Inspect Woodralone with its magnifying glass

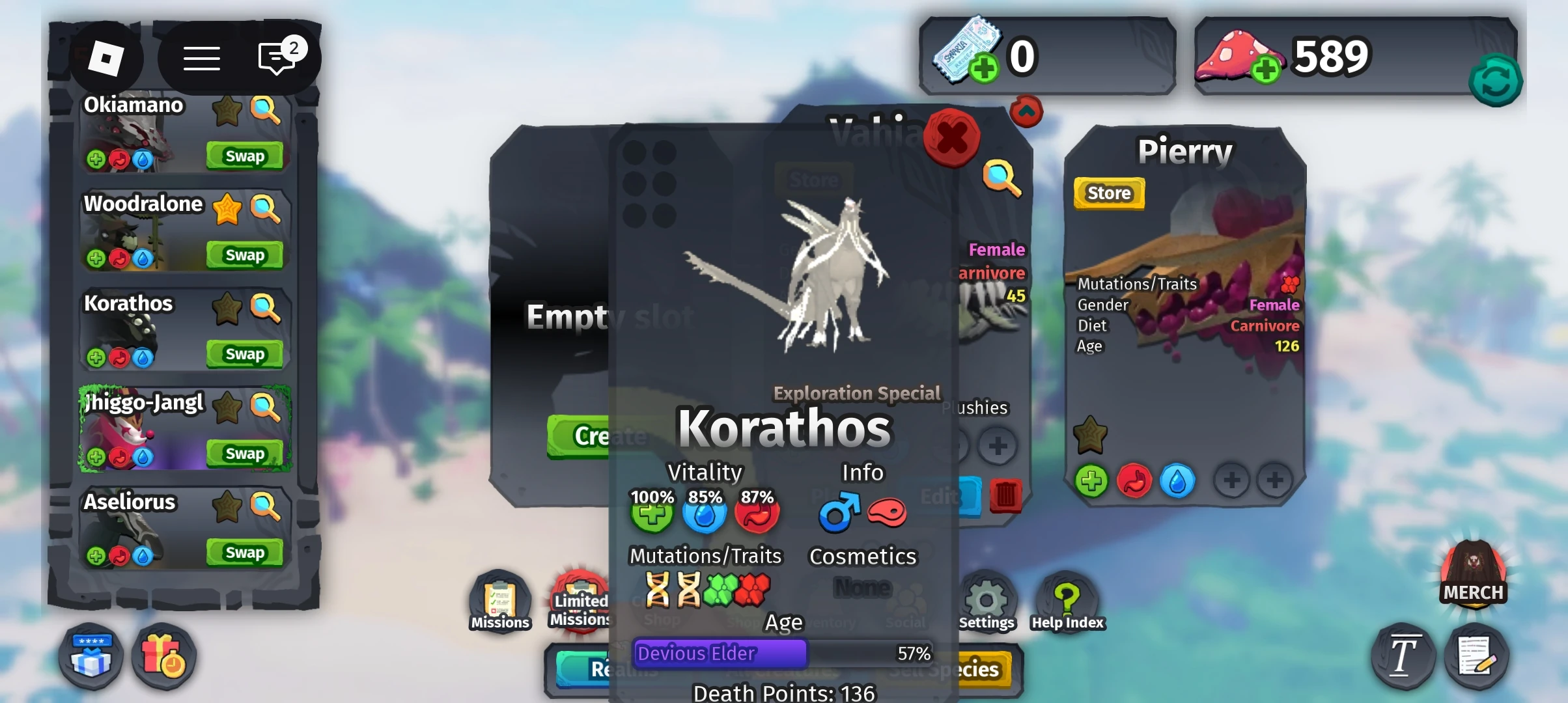coord(266,210)
